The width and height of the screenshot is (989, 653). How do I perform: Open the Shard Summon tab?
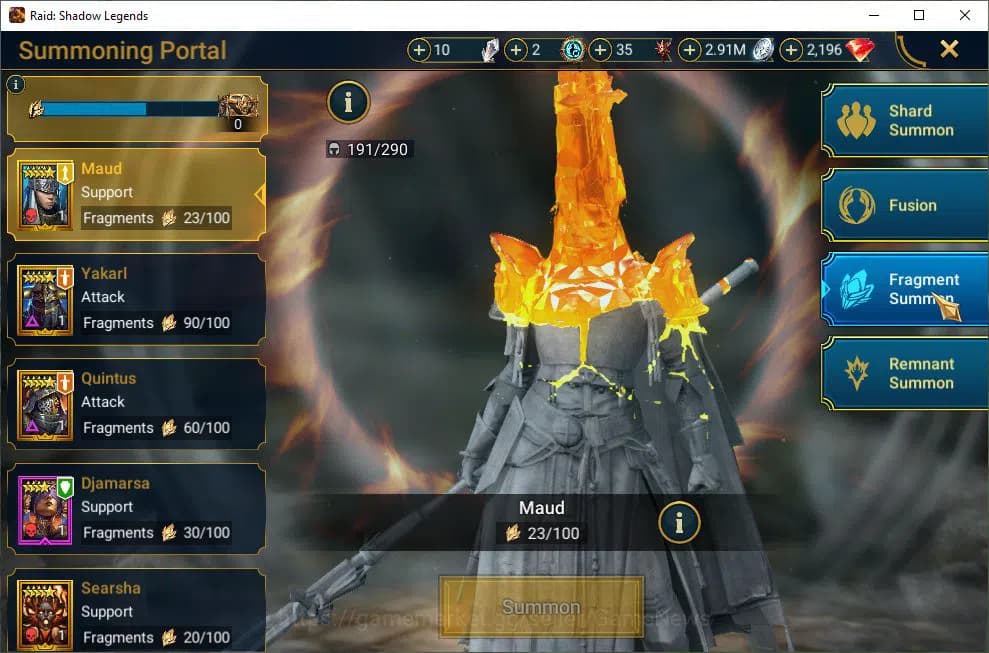pos(905,120)
